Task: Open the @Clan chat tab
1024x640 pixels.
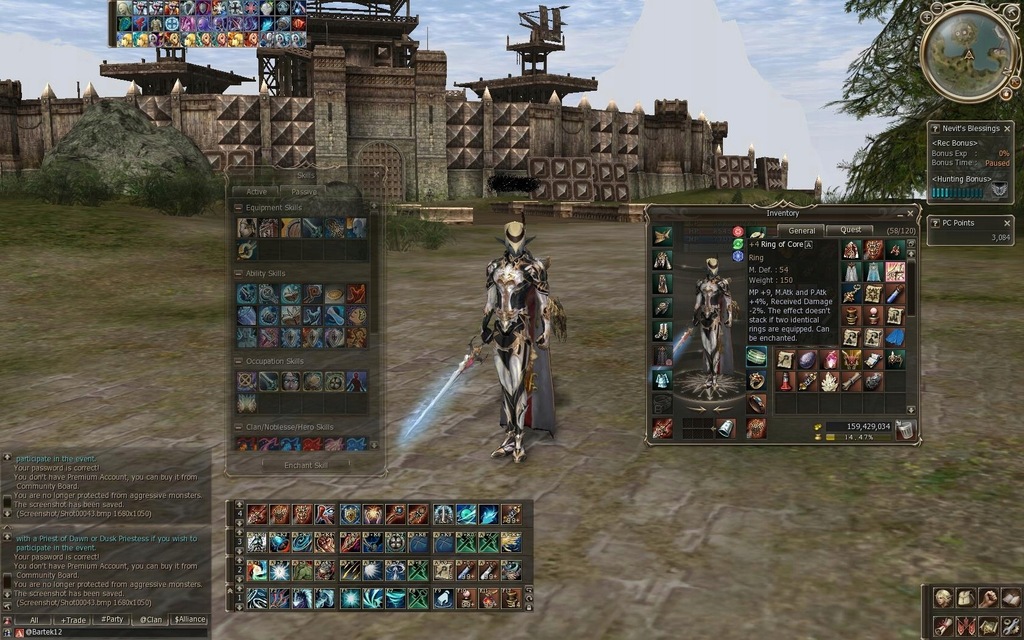Action: pyautogui.click(x=150, y=620)
